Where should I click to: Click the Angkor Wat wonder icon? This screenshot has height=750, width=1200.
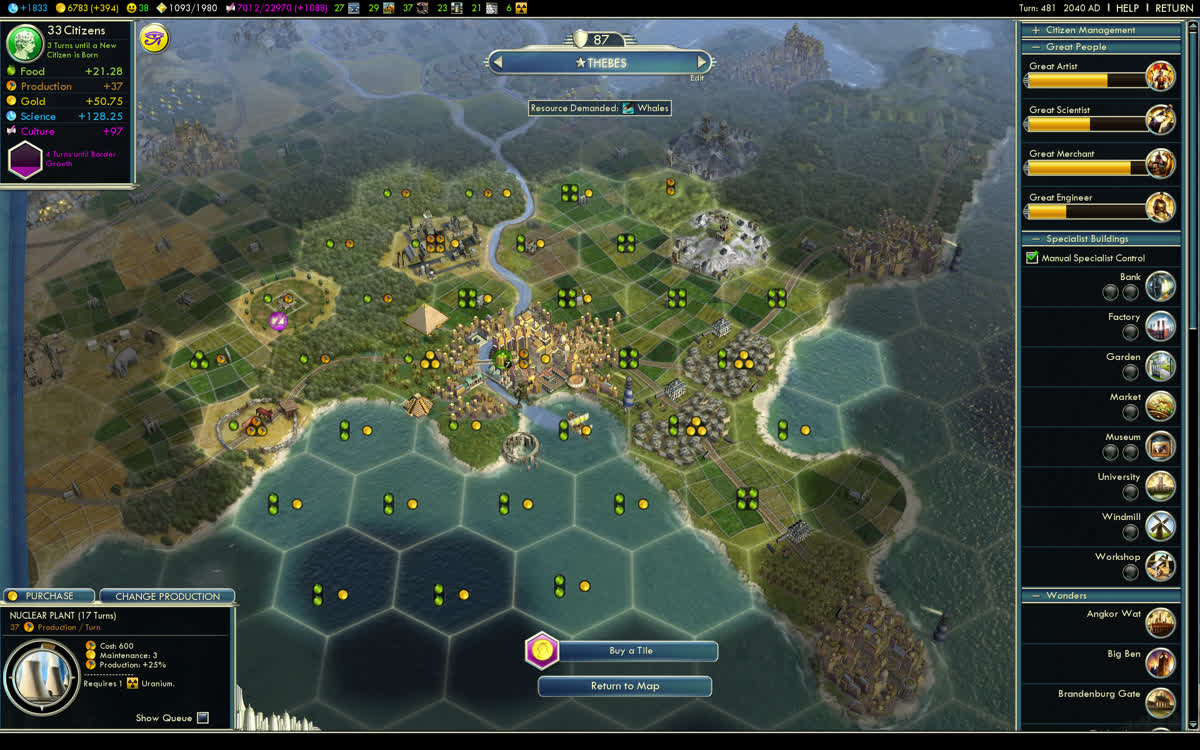click(1160, 622)
